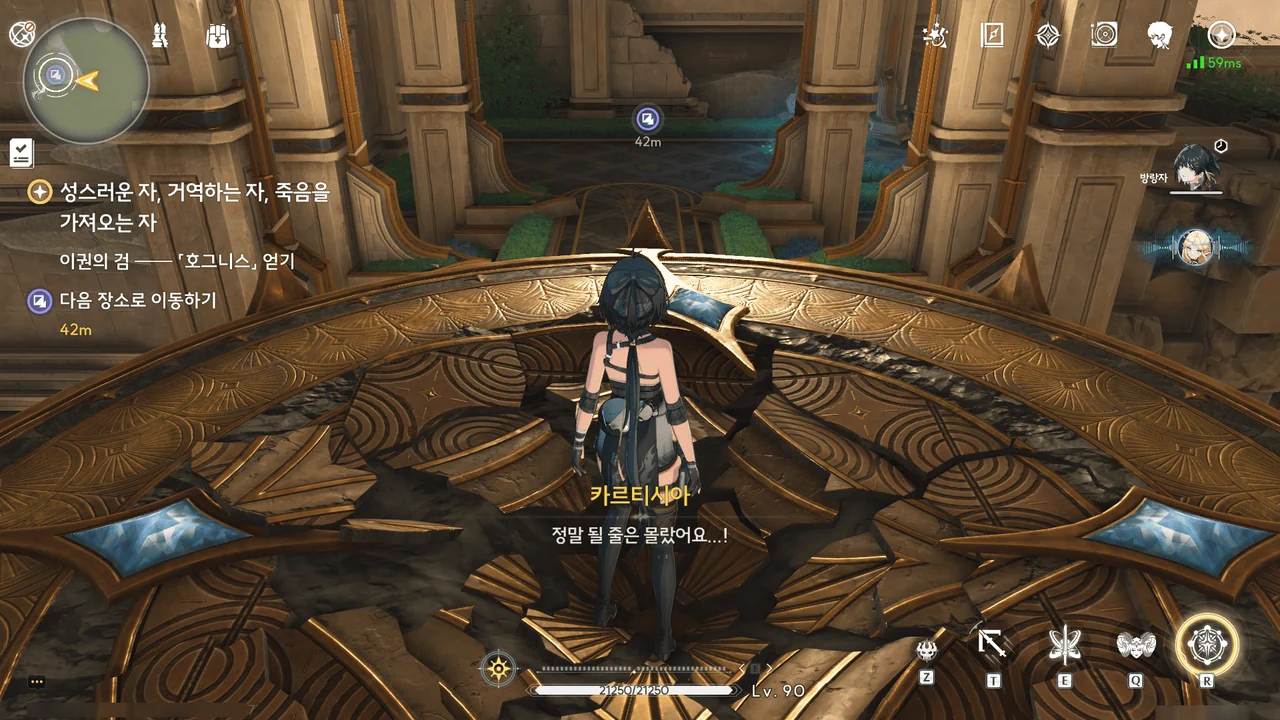1280x720 pixels.
Task: Select the wanderer party member portrait
Action: 1190,168
